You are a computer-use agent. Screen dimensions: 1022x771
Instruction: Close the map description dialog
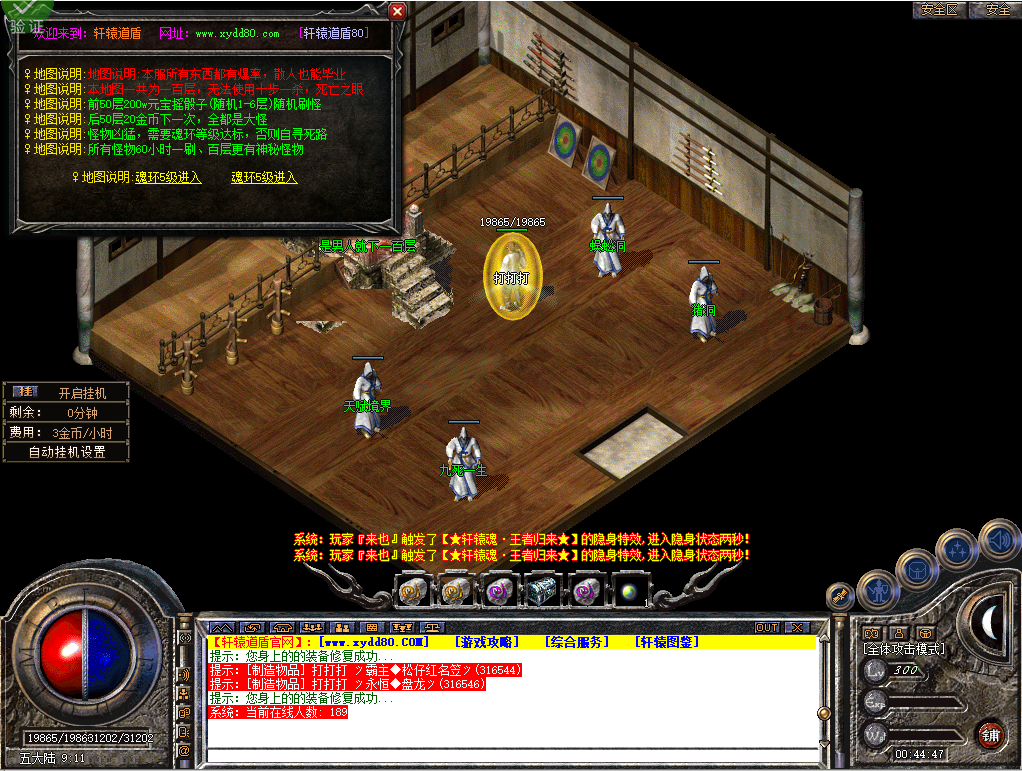(397, 11)
